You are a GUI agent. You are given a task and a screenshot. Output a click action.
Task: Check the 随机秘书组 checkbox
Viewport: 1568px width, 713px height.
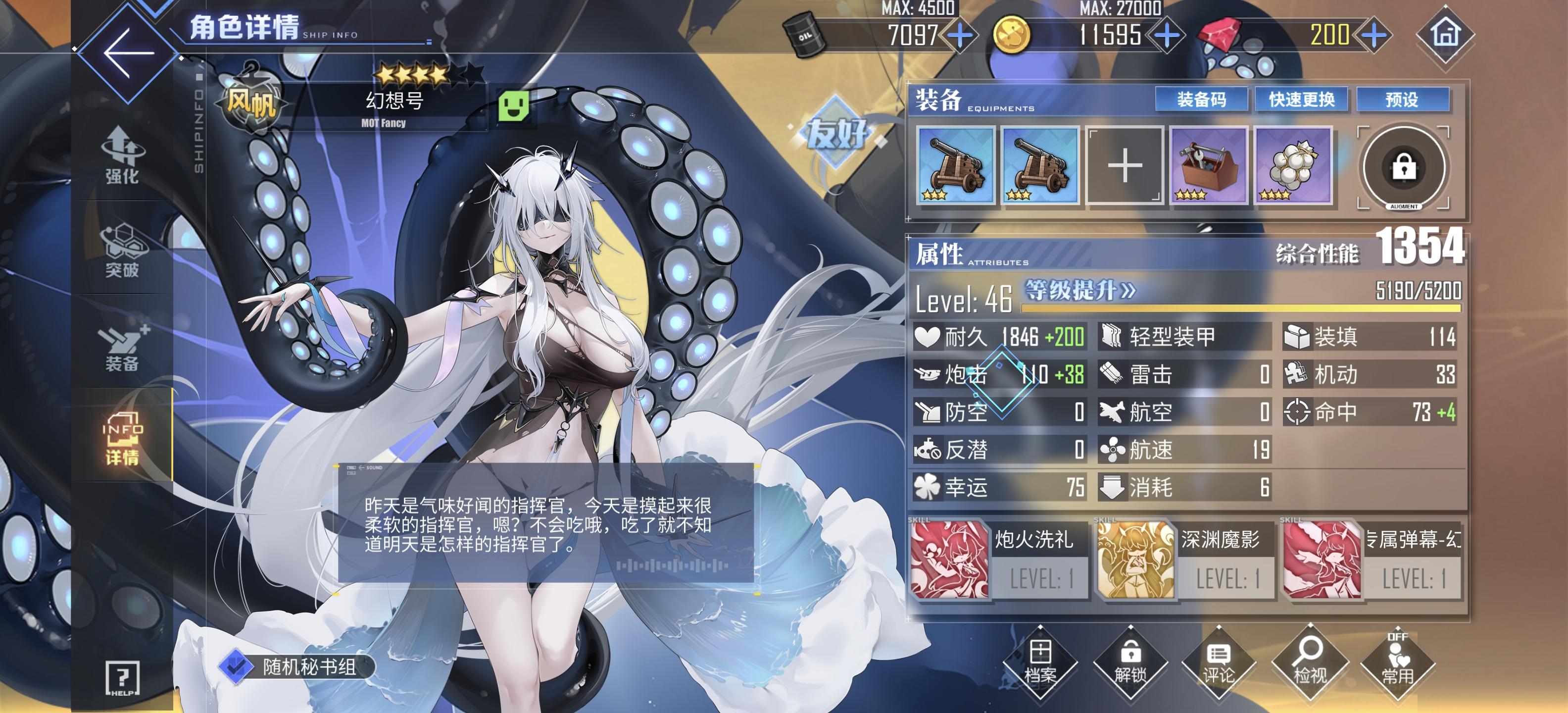[236, 669]
